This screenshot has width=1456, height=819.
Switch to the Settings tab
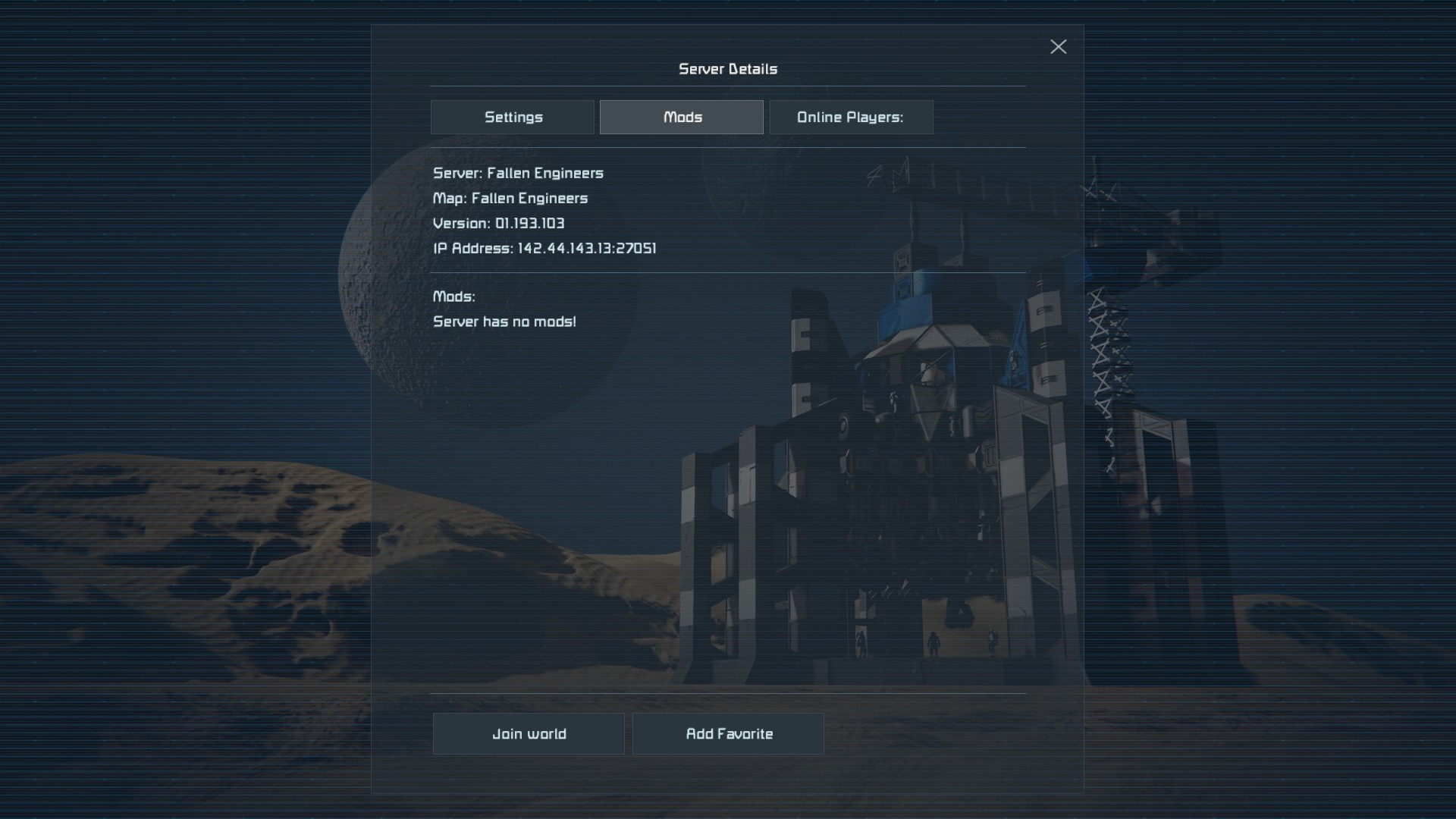pyautogui.click(x=513, y=118)
